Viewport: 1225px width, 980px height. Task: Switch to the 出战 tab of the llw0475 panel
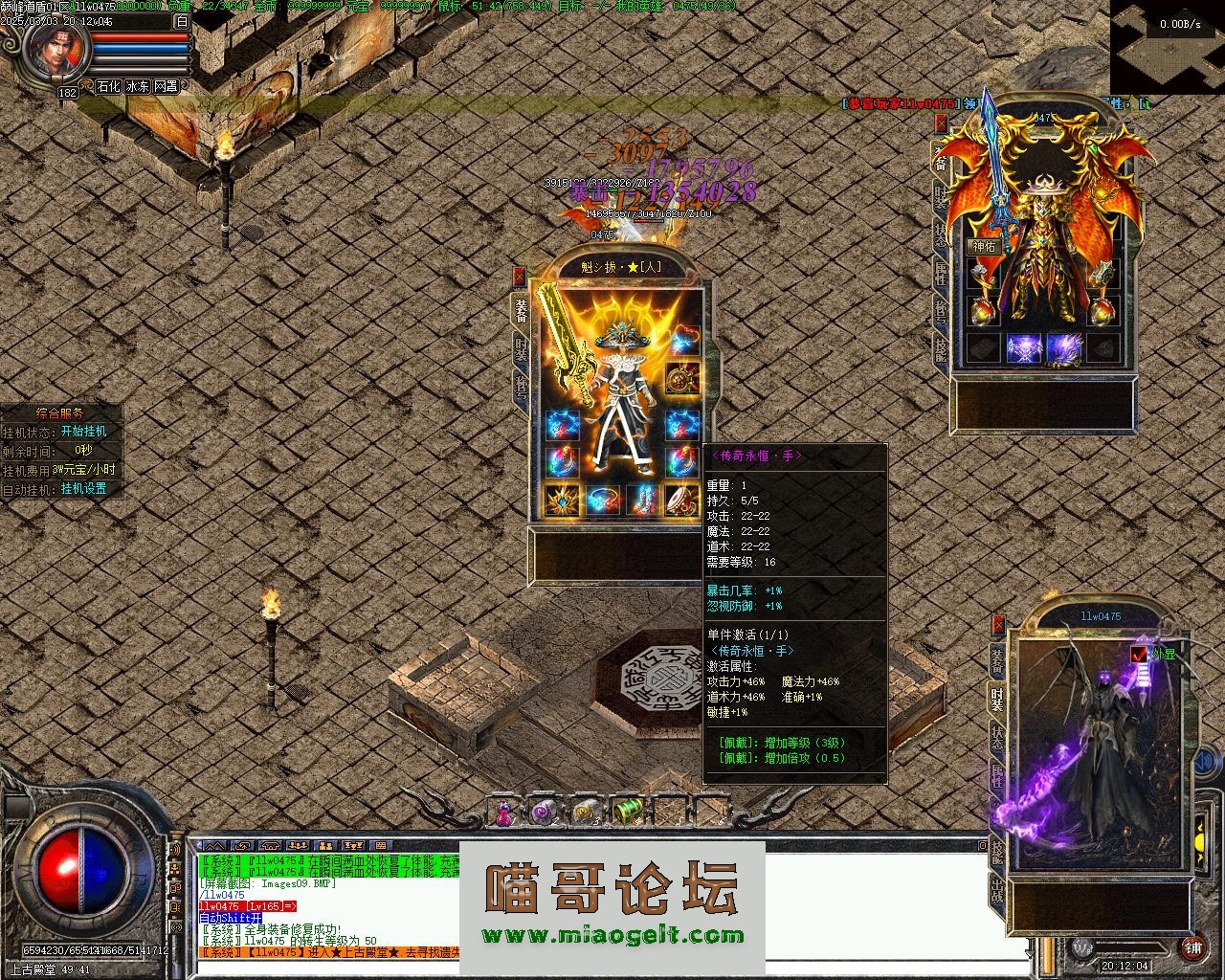(997, 895)
